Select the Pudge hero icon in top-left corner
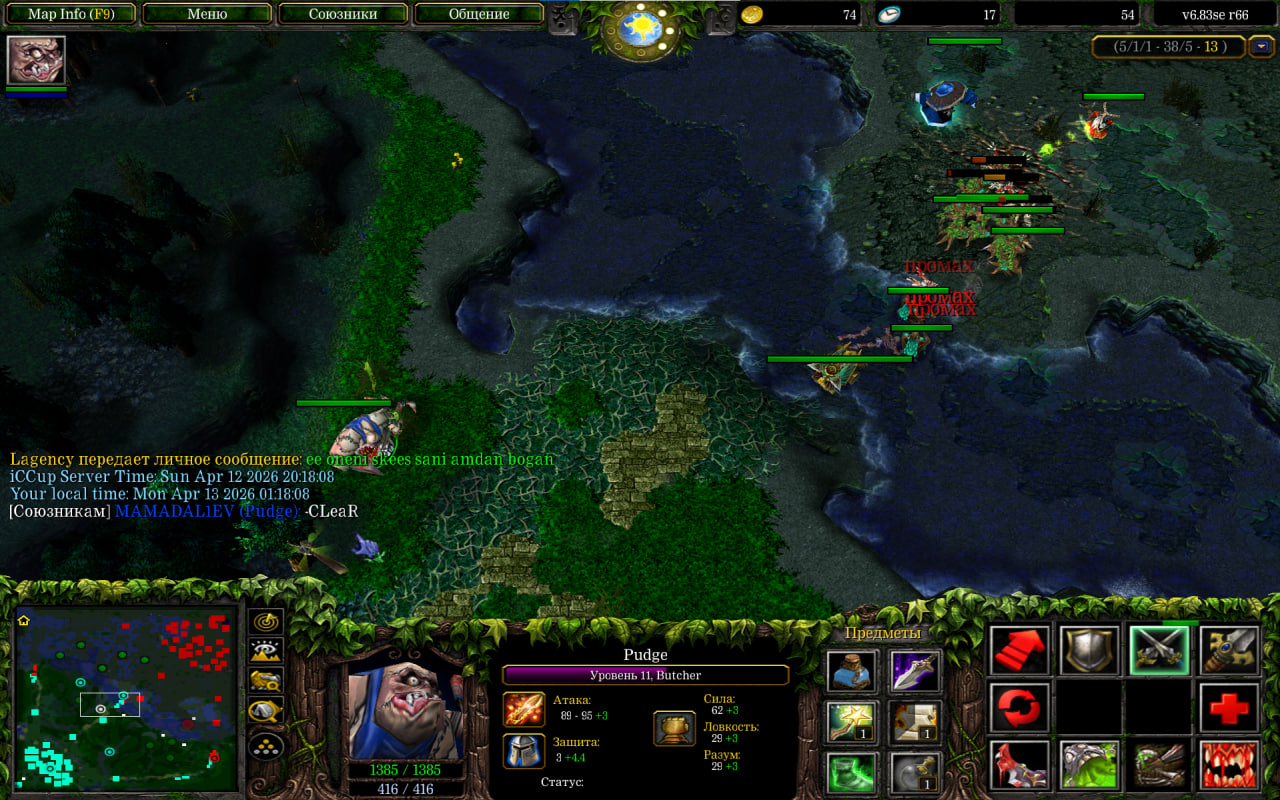 (36, 60)
